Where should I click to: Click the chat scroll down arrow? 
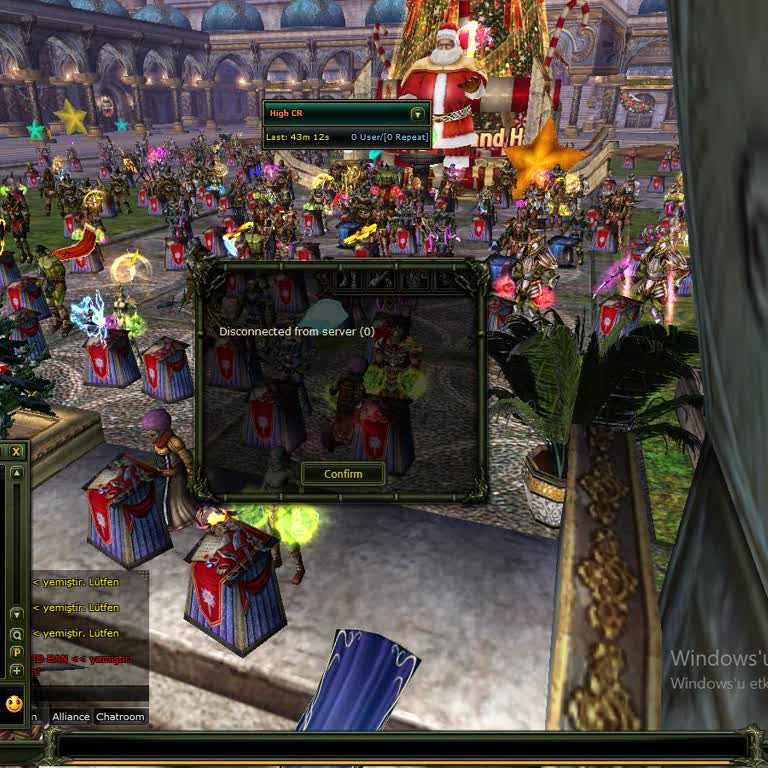[16, 613]
